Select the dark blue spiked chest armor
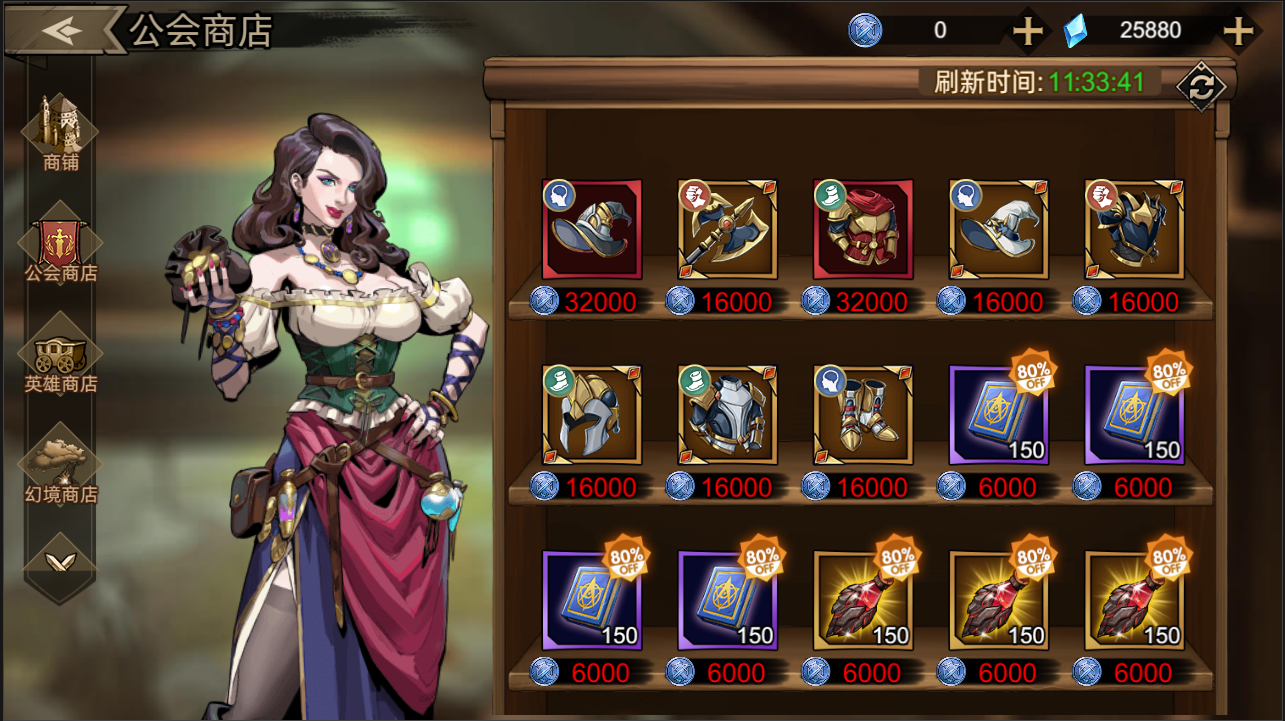 tap(1134, 230)
